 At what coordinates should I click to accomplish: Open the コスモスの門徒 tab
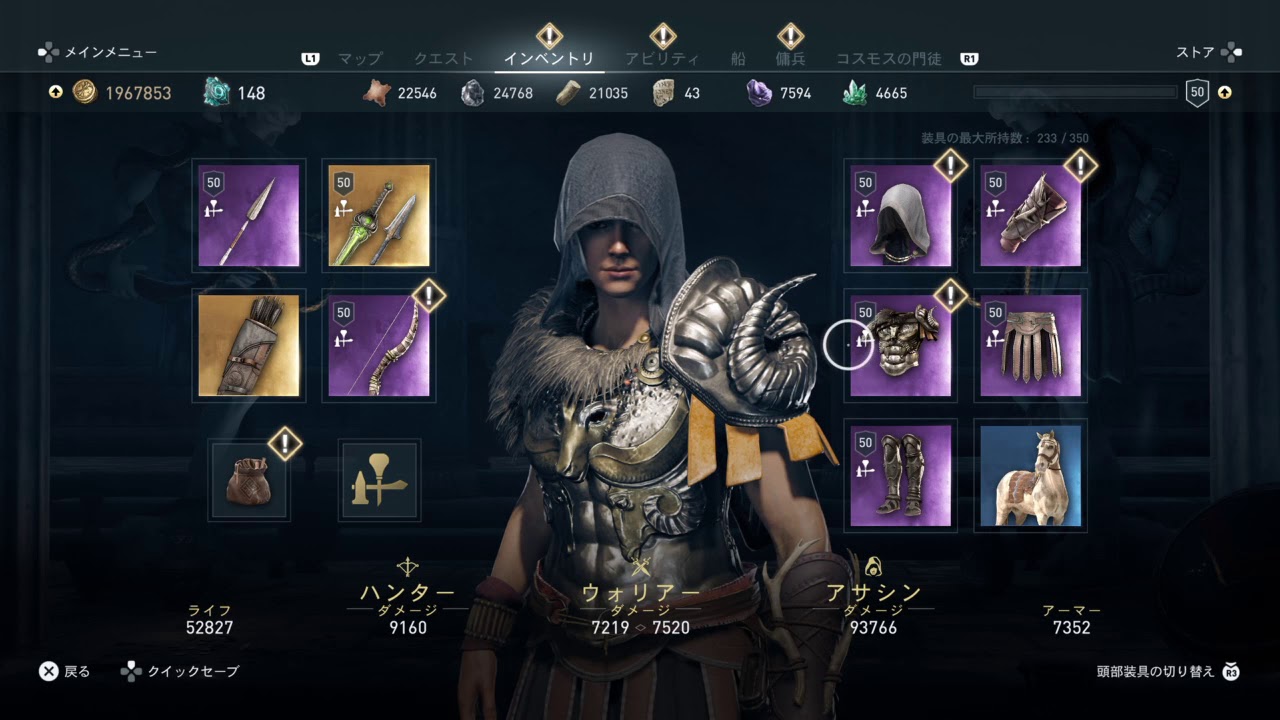click(888, 59)
